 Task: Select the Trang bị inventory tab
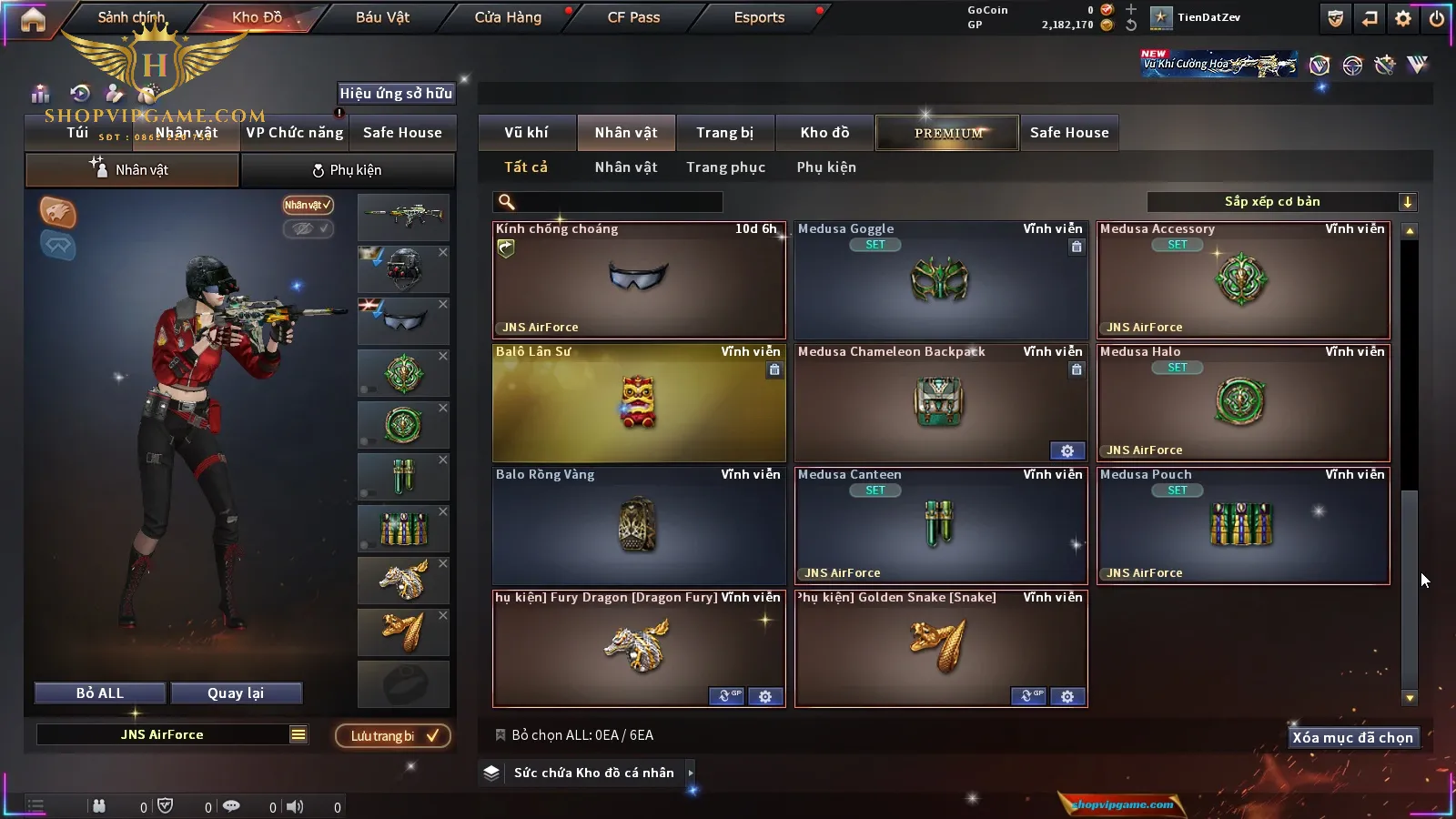[725, 133]
